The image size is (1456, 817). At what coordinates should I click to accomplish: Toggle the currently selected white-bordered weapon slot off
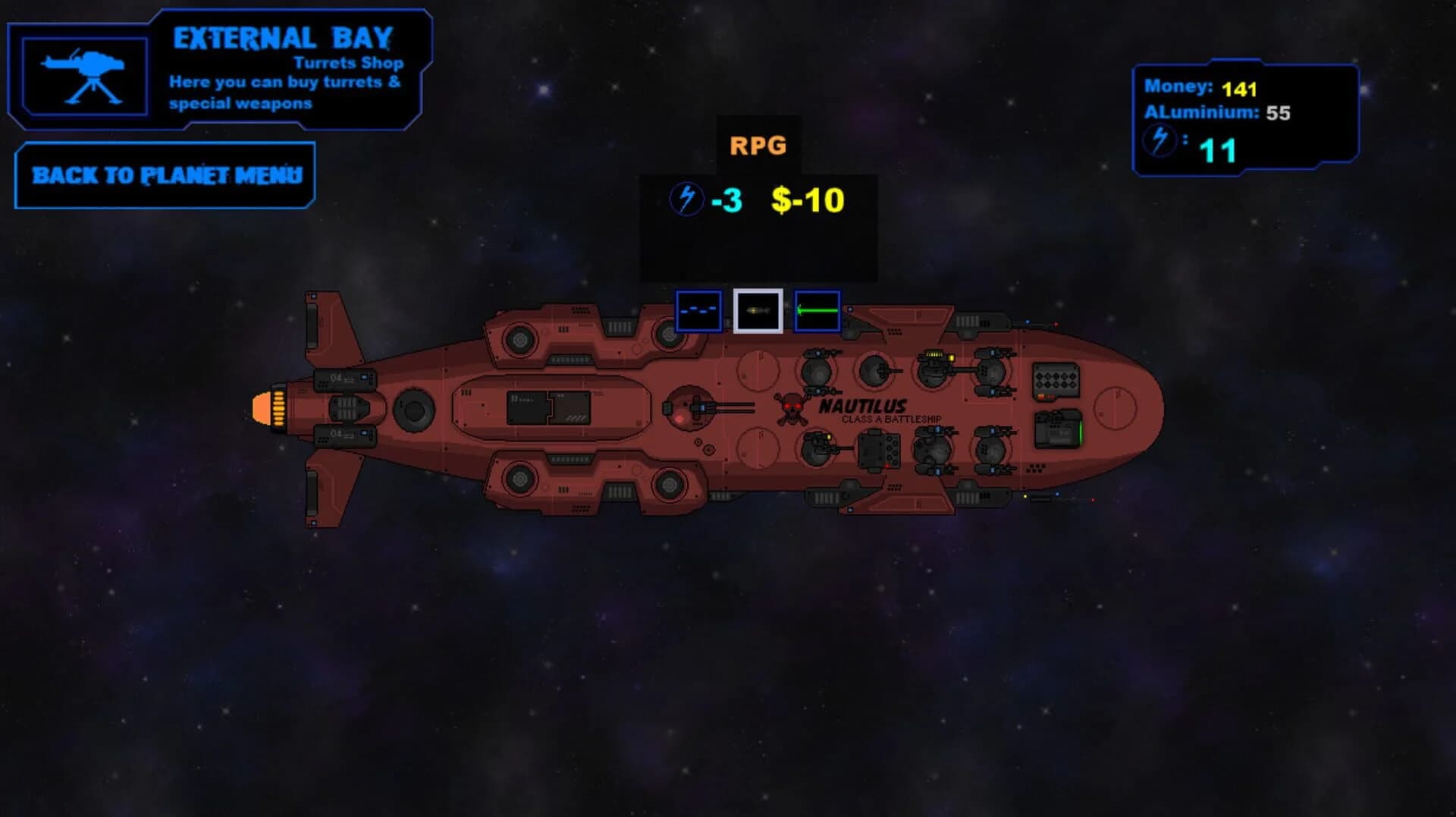(x=759, y=311)
